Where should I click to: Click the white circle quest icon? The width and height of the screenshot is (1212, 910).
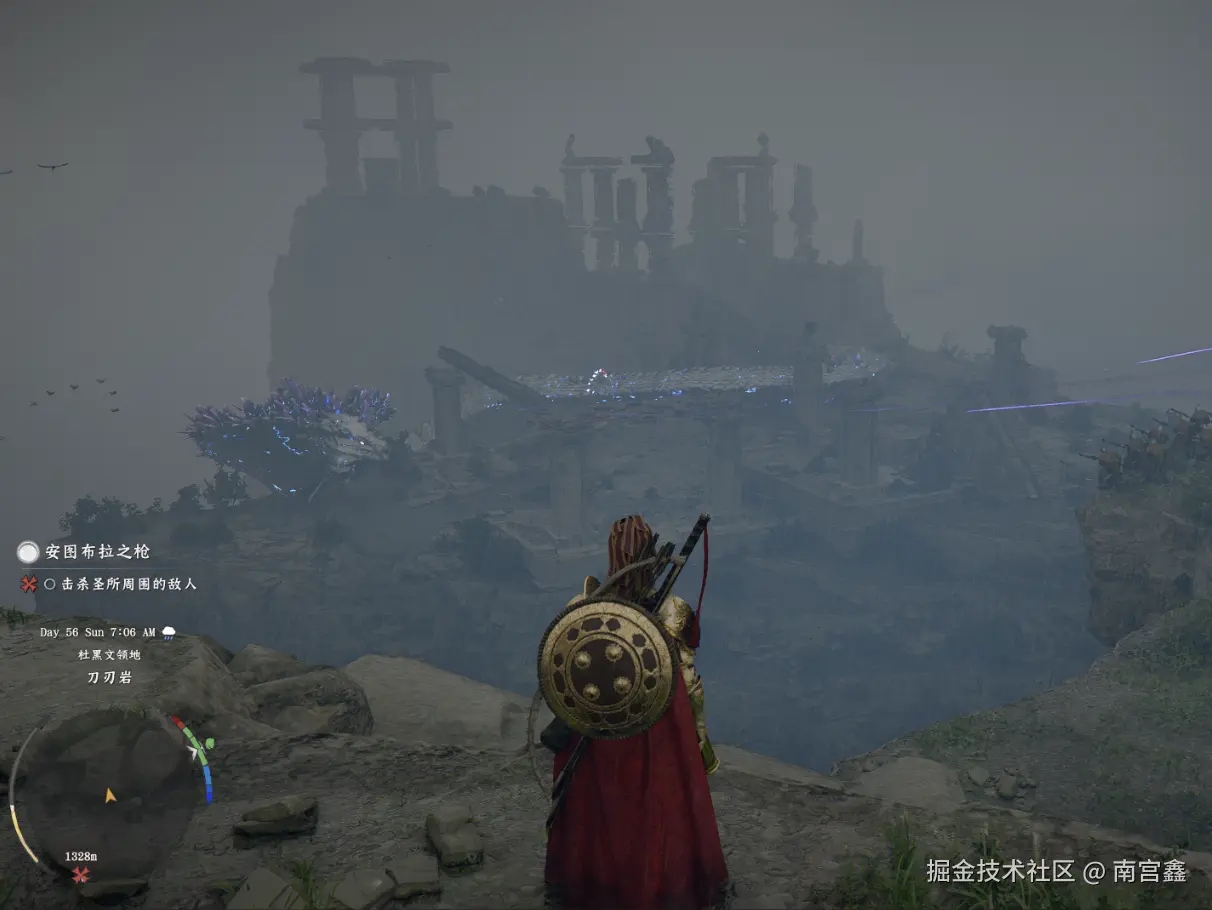click(28, 552)
